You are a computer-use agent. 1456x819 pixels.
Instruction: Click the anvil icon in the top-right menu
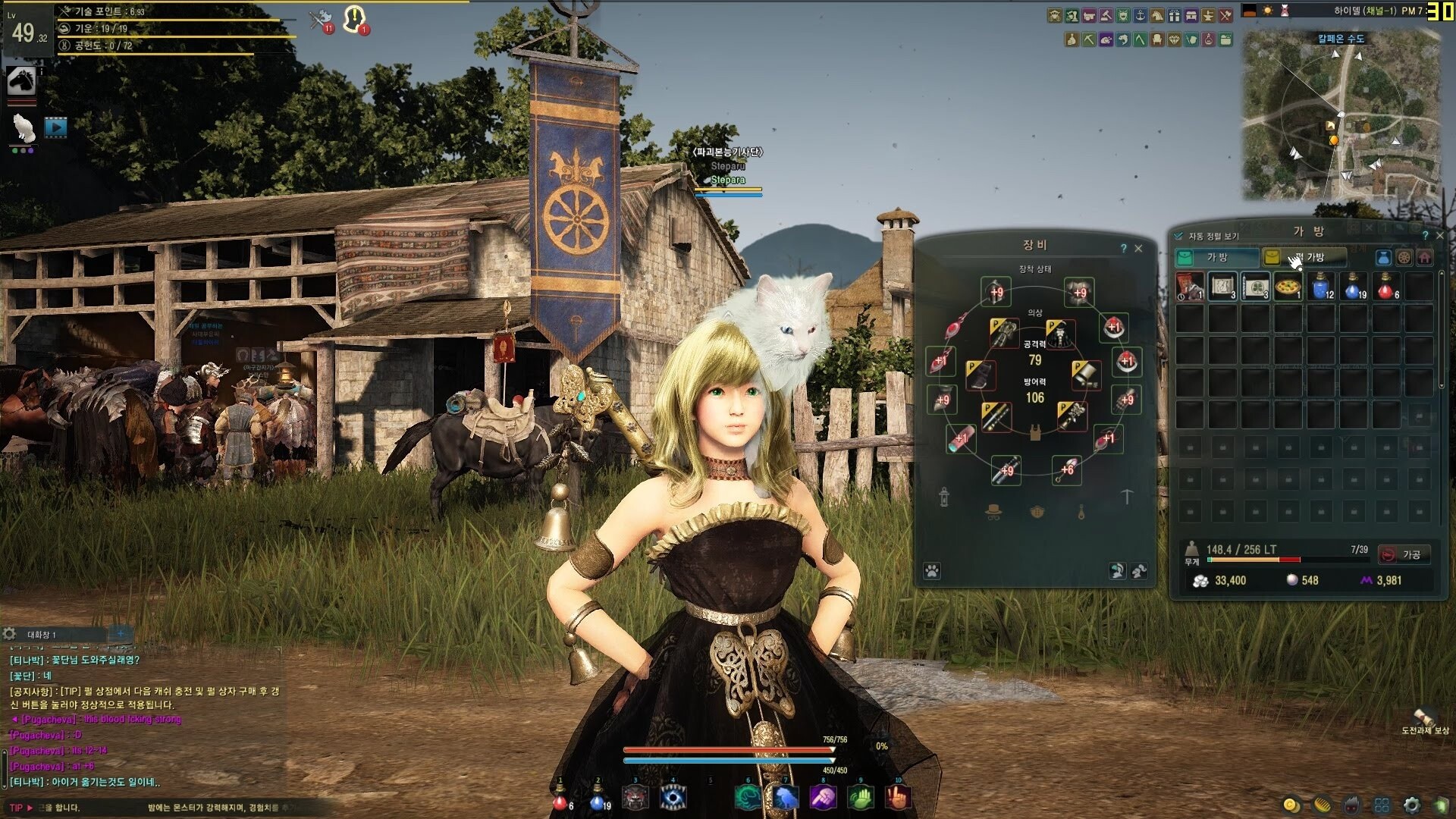1208,15
